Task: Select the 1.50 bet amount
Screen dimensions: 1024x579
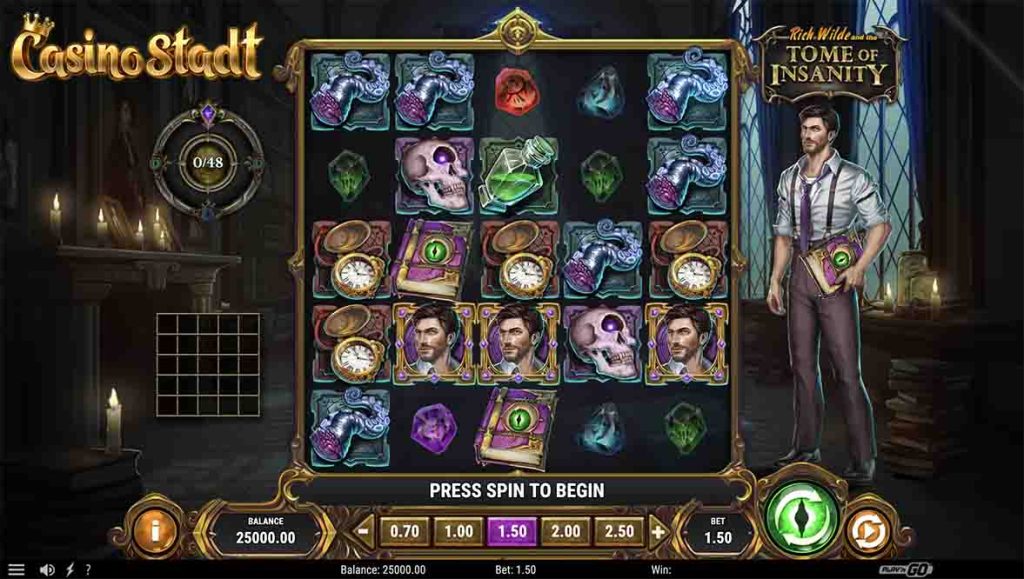Action: (512, 532)
